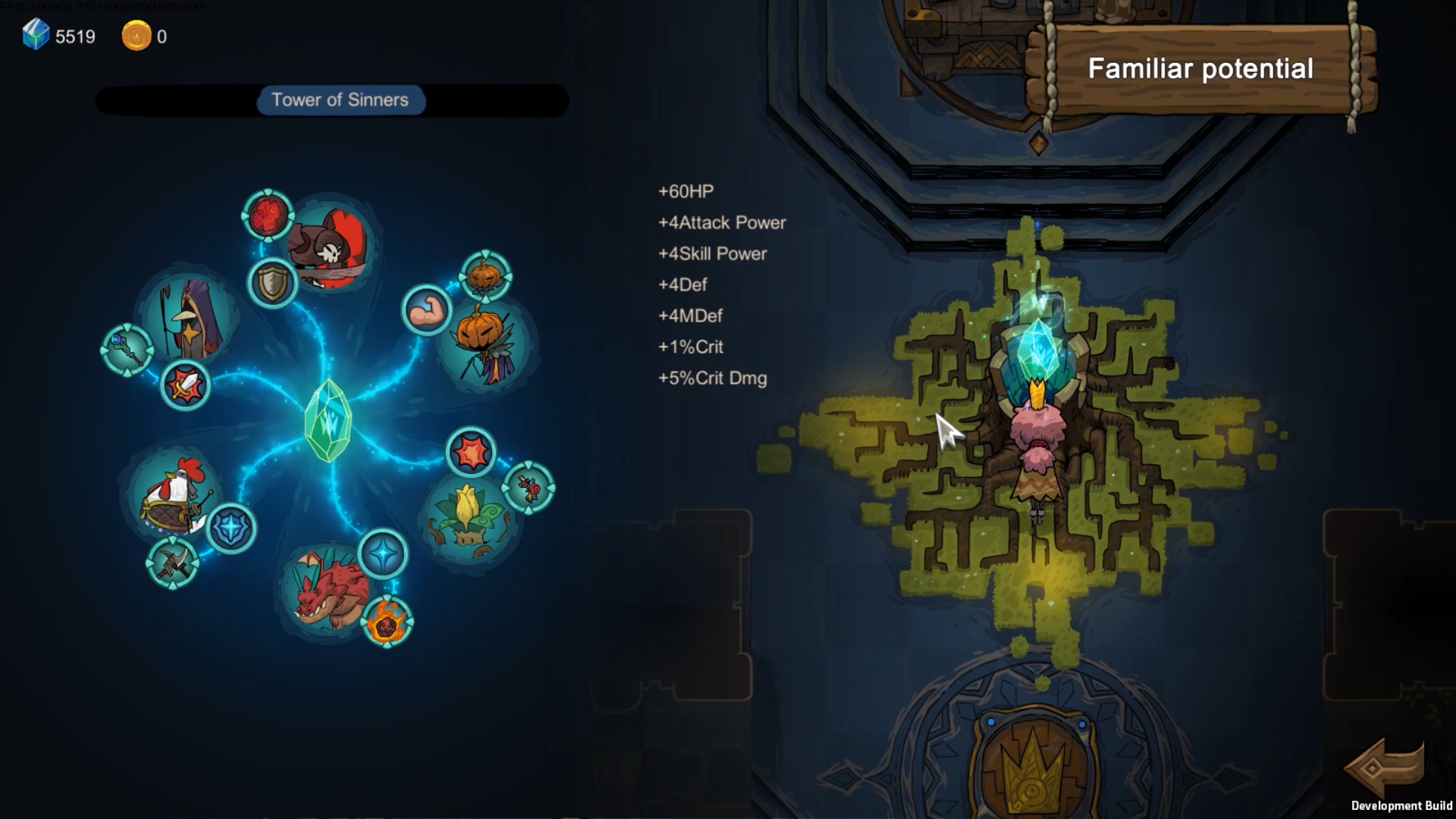Activate the red rose skill node
Screen dimensions: 1456x819
[x=529, y=488]
